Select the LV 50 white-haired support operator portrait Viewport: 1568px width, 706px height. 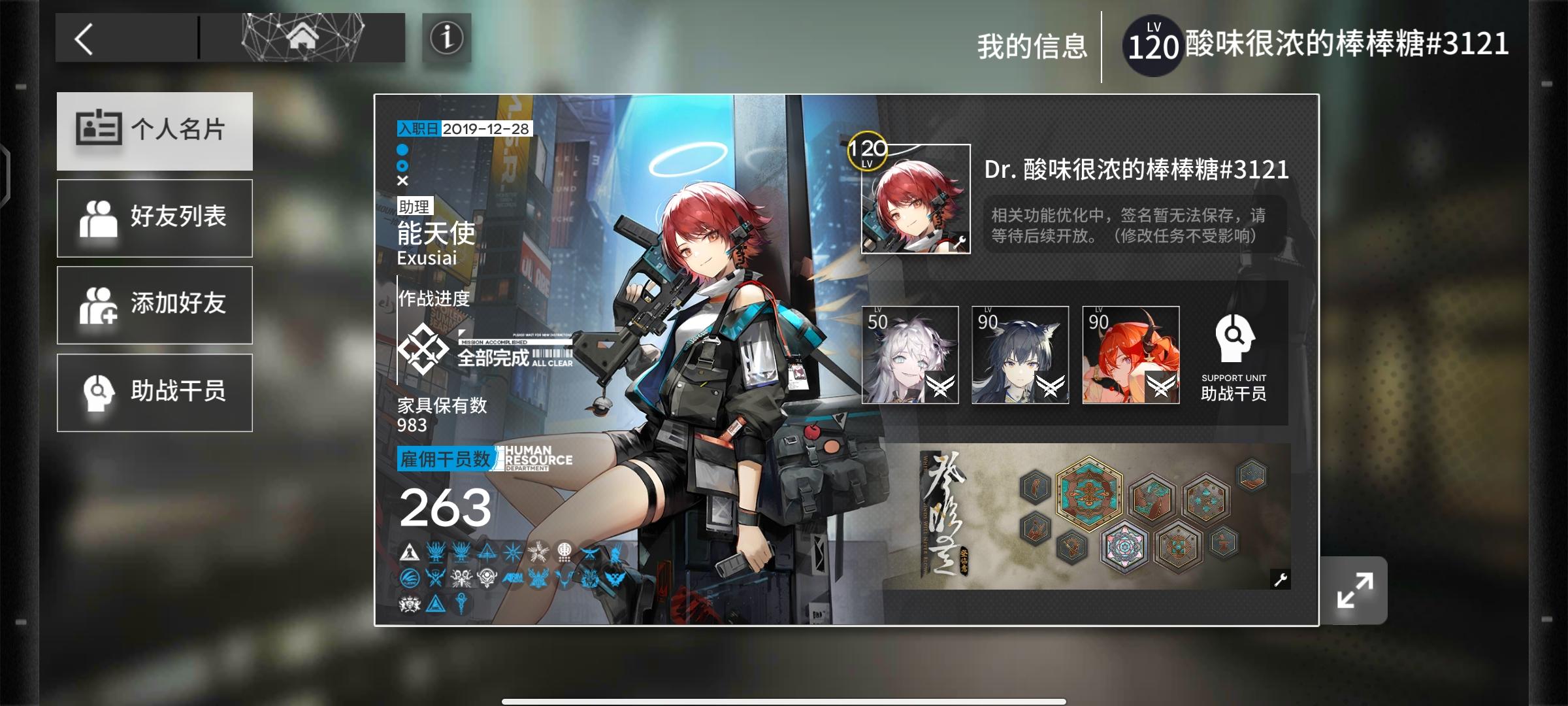[911, 355]
